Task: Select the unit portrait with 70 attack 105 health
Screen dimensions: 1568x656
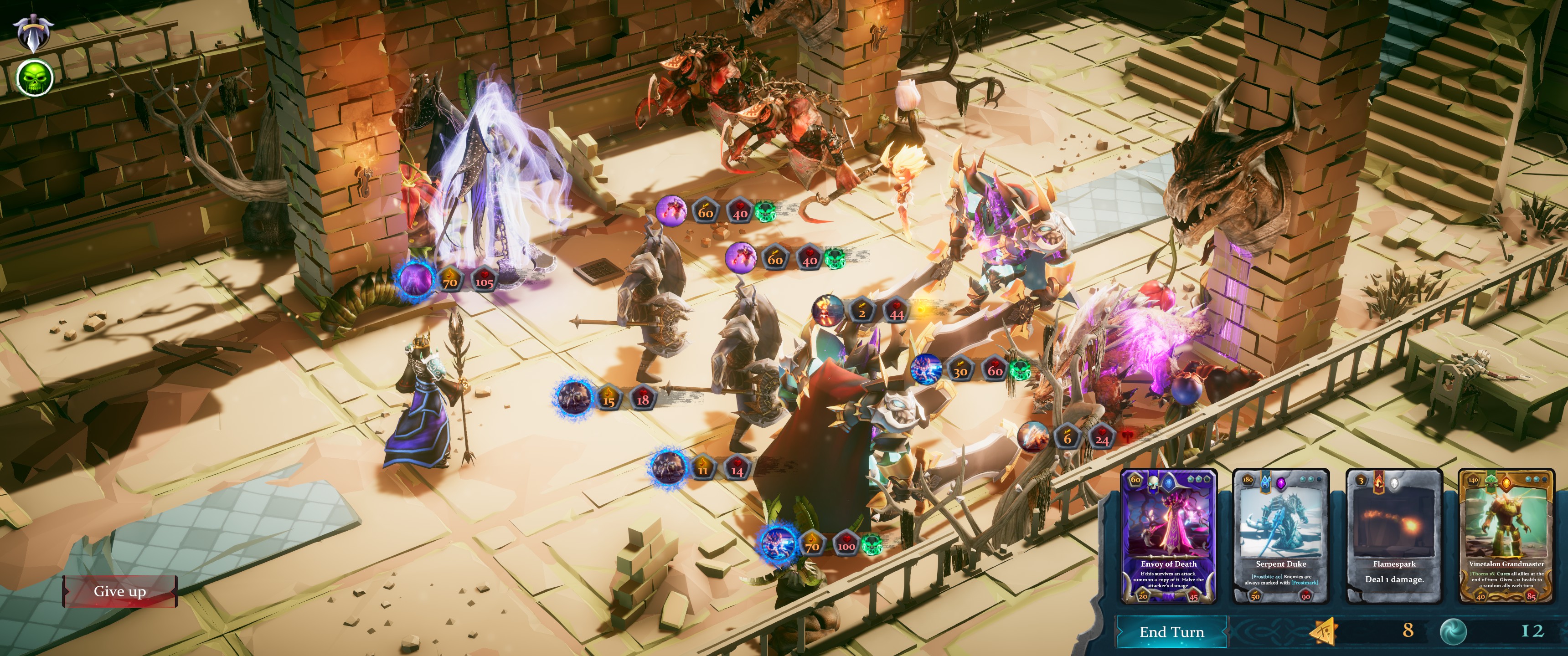Action: [x=416, y=280]
